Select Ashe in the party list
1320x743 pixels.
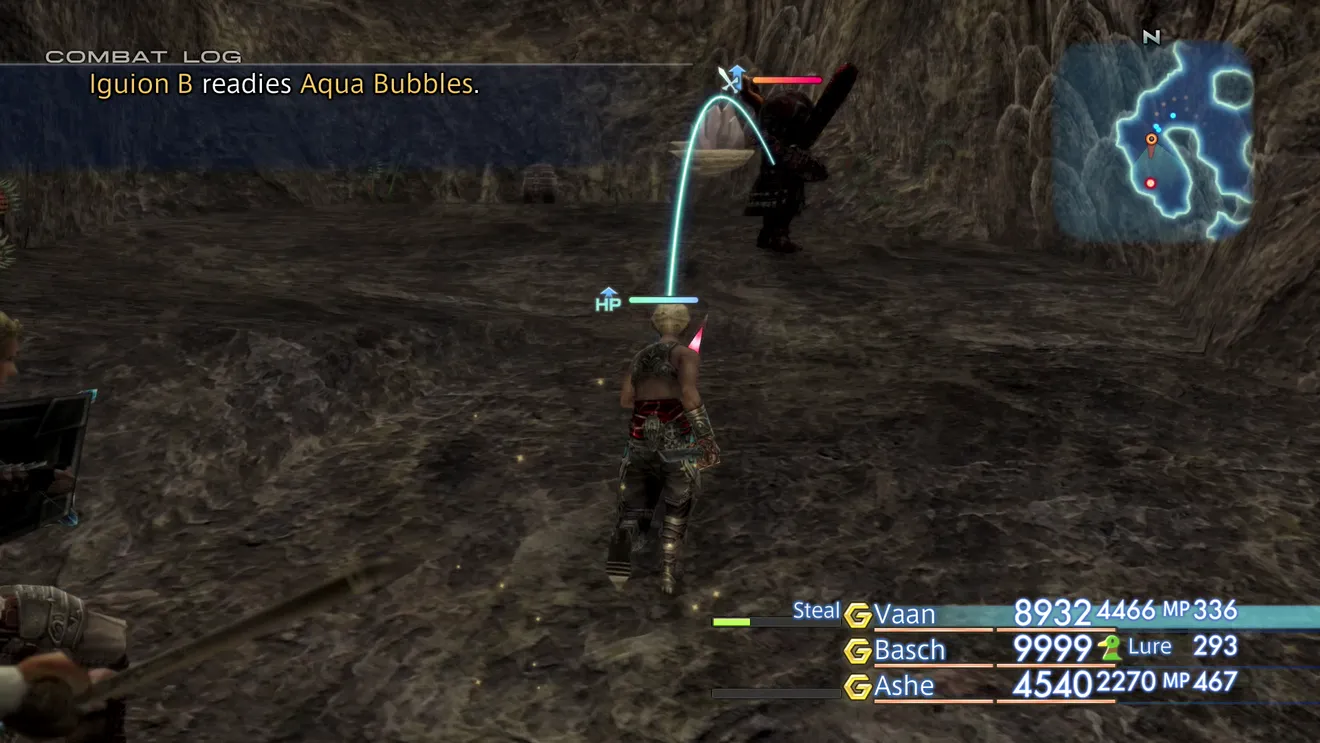[x=904, y=686]
